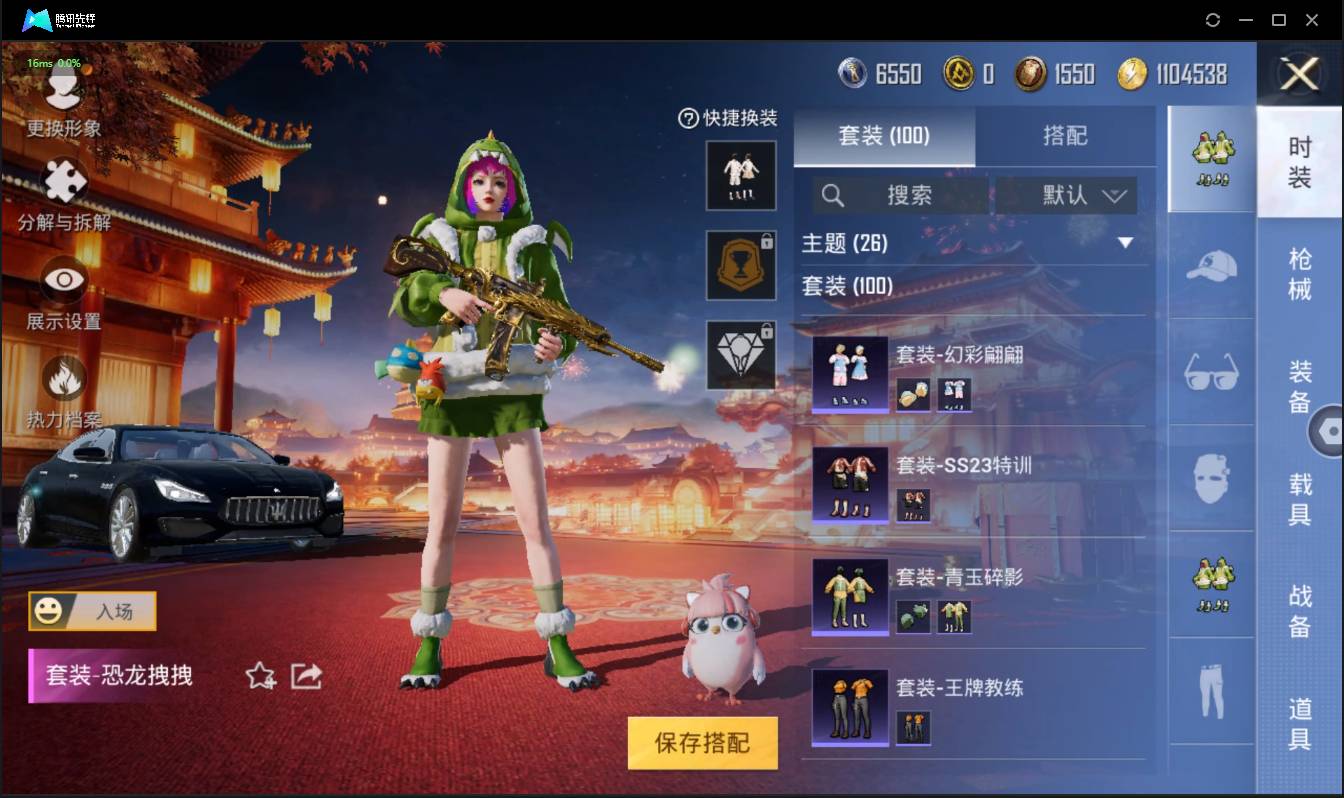Select the first quick-swap outfit slot
The height and width of the screenshot is (798, 1344).
[741, 177]
